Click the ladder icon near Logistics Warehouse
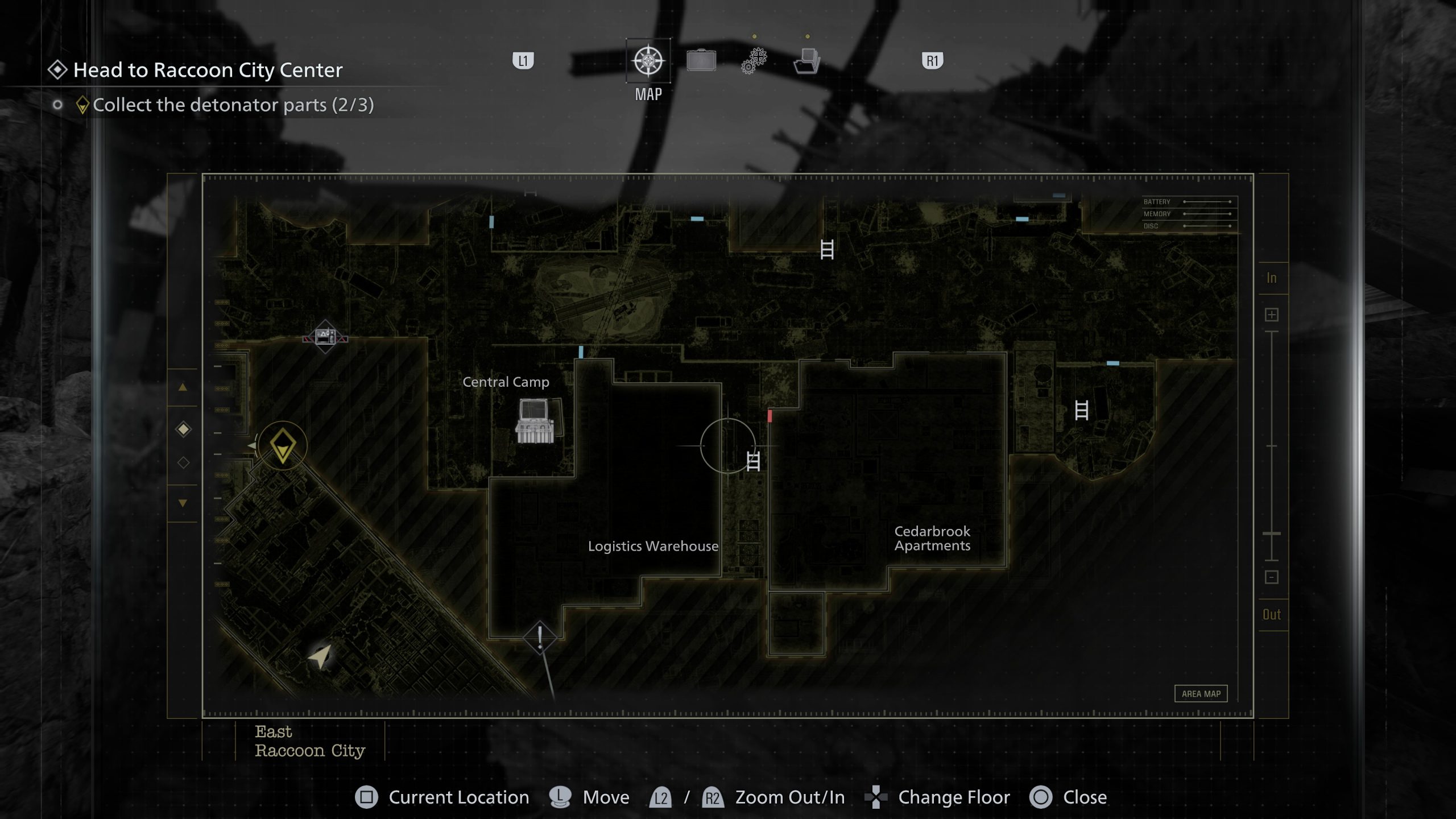Viewport: 1456px width, 819px height. (753, 461)
